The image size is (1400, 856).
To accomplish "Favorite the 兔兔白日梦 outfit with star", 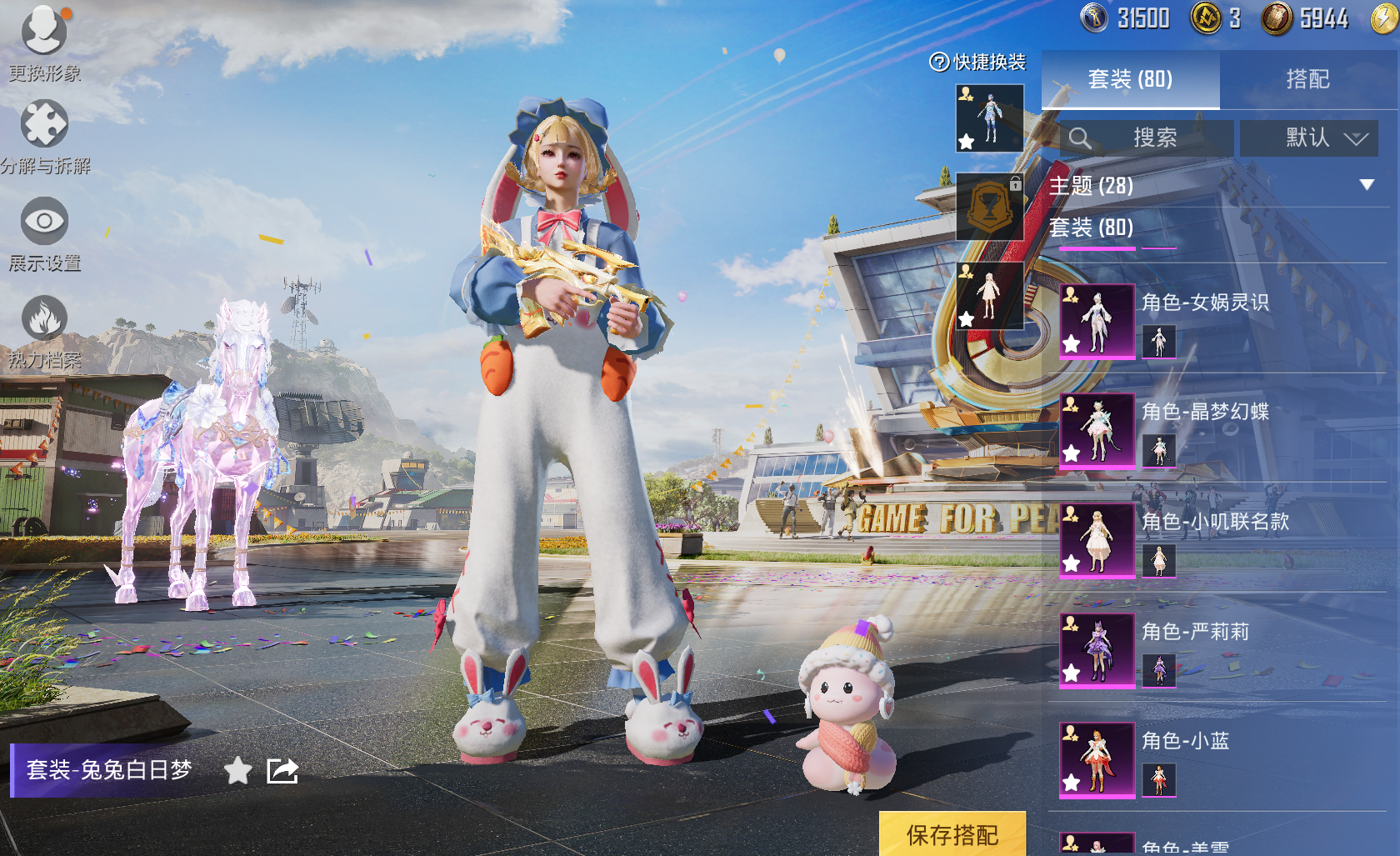I will (x=237, y=771).
